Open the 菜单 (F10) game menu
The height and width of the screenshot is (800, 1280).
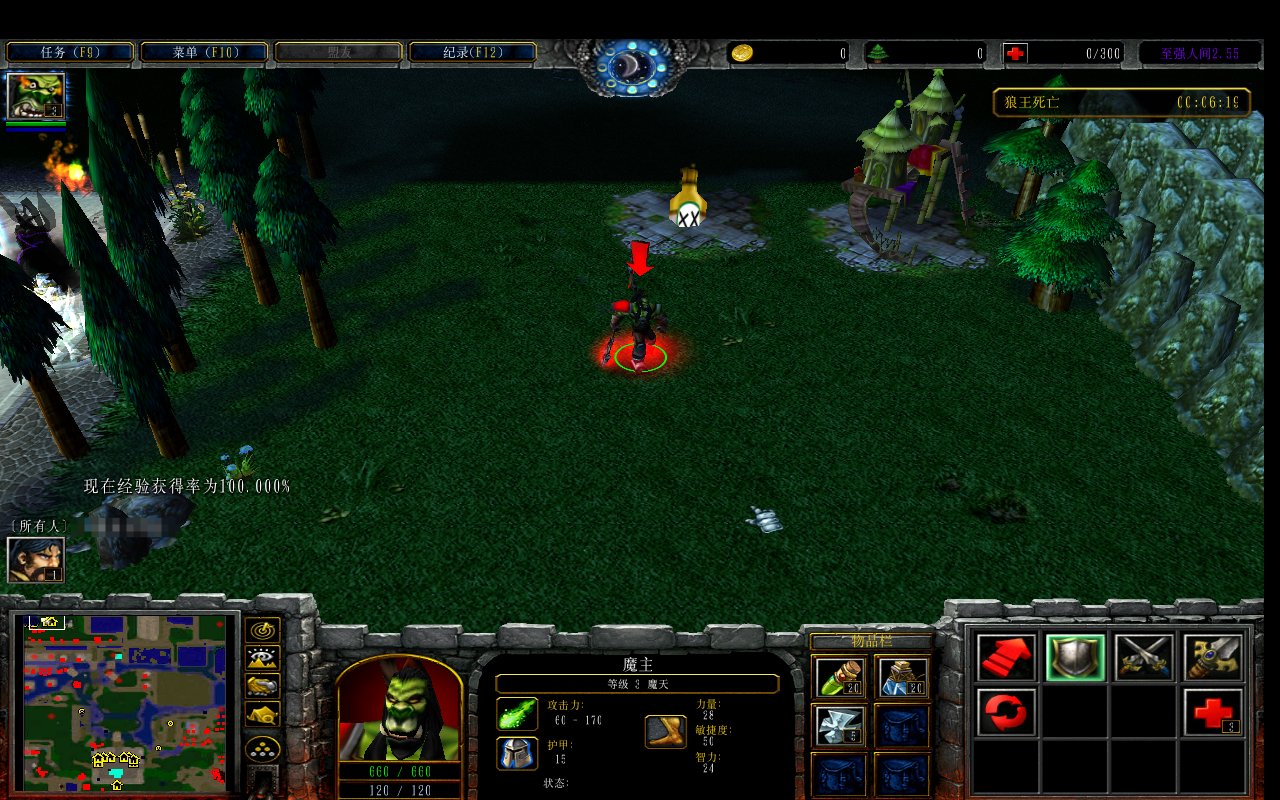pyautogui.click(x=204, y=52)
